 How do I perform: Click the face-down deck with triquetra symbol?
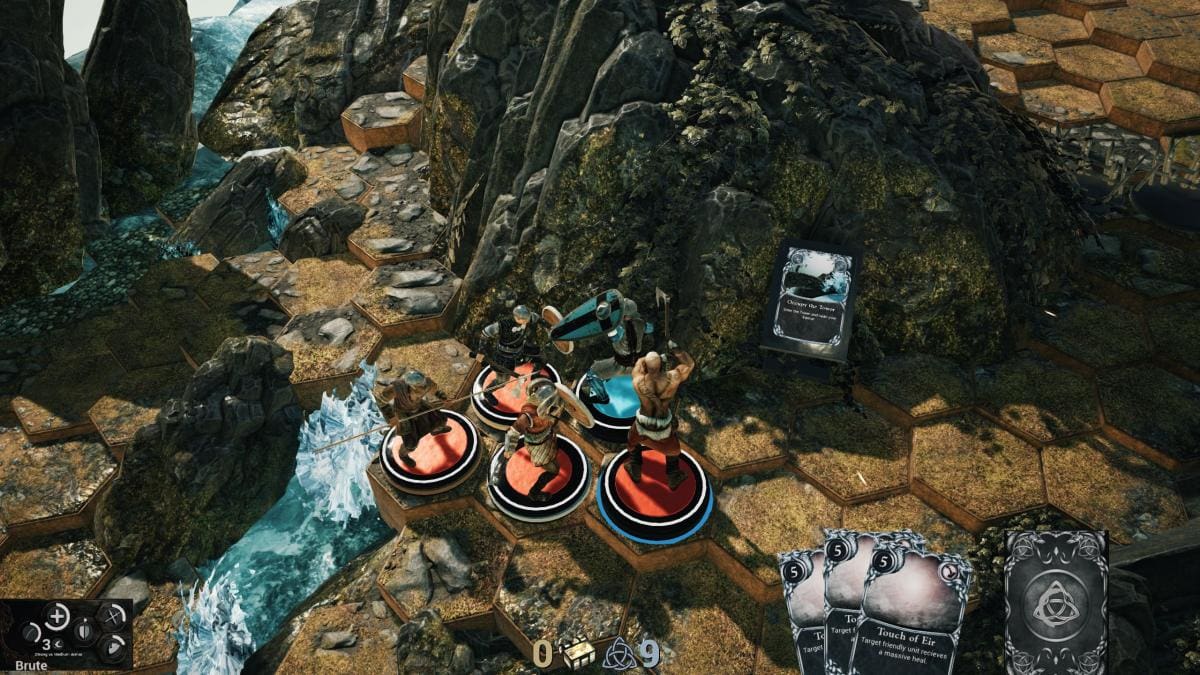[x=1055, y=600]
